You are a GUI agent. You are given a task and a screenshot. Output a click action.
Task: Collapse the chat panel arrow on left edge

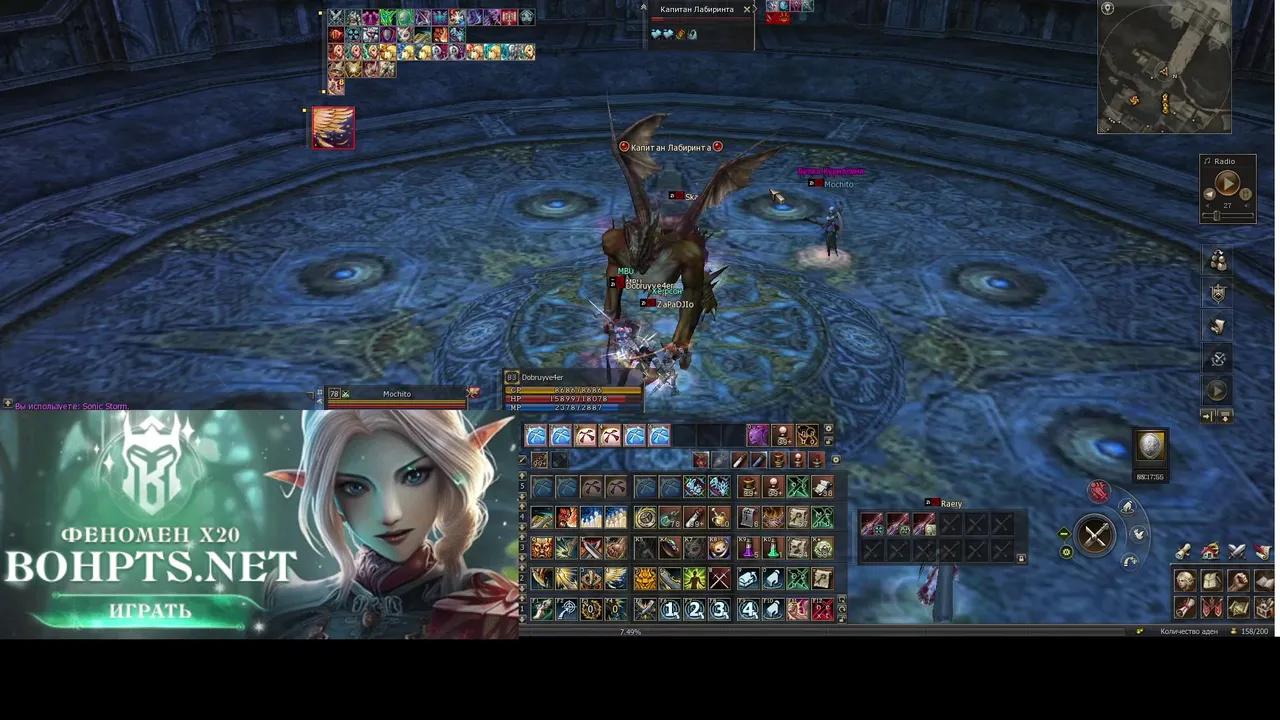tap(7, 403)
